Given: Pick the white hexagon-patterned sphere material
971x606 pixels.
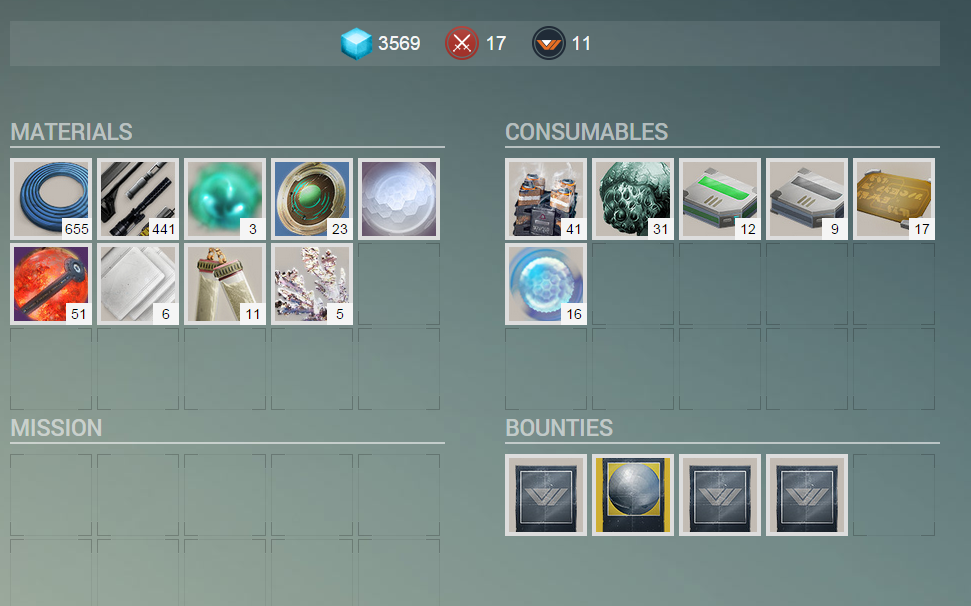Looking at the screenshot, I should [399, 198].
